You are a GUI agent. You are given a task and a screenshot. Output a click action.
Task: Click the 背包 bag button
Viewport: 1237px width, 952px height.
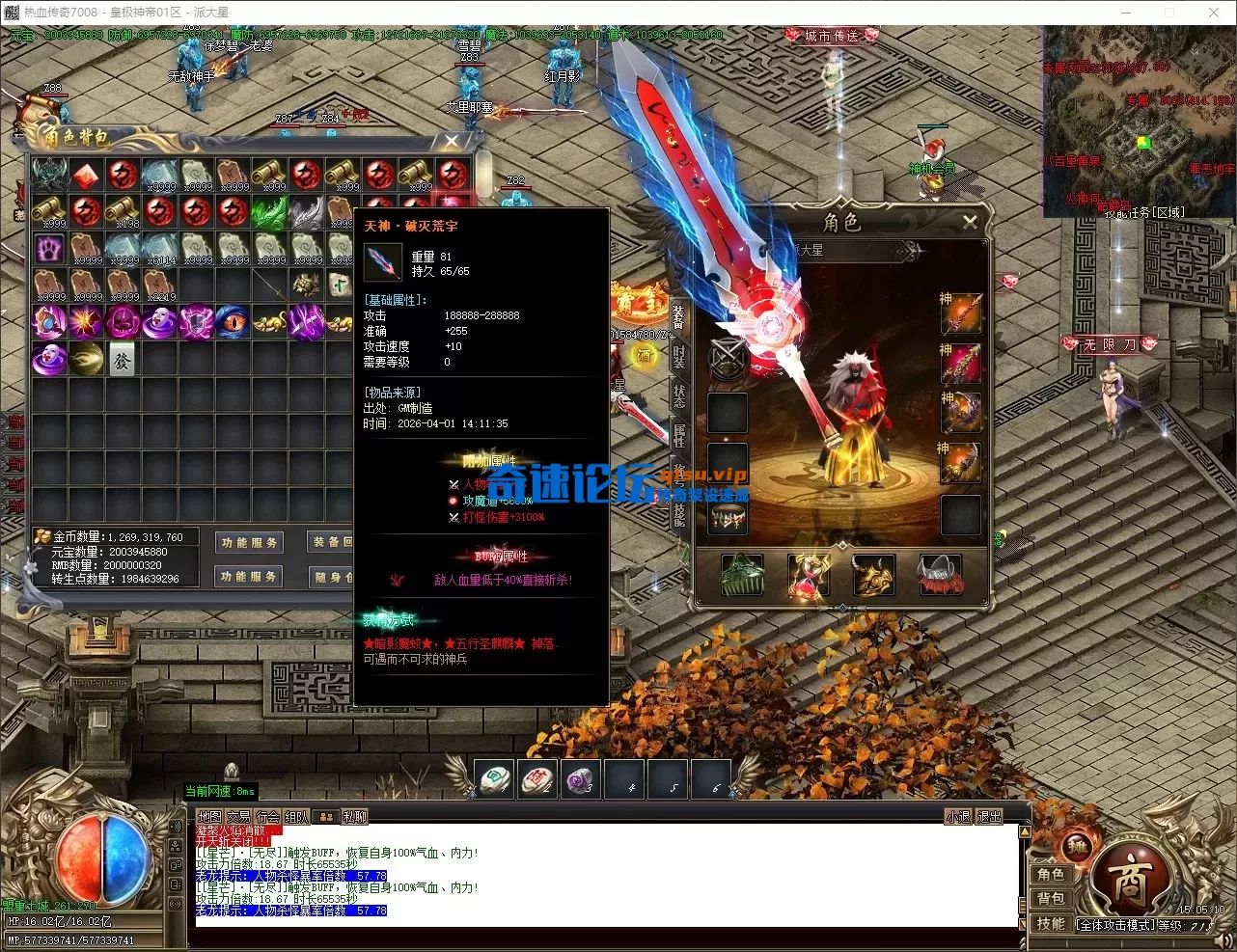click(x=1051, y=899)
